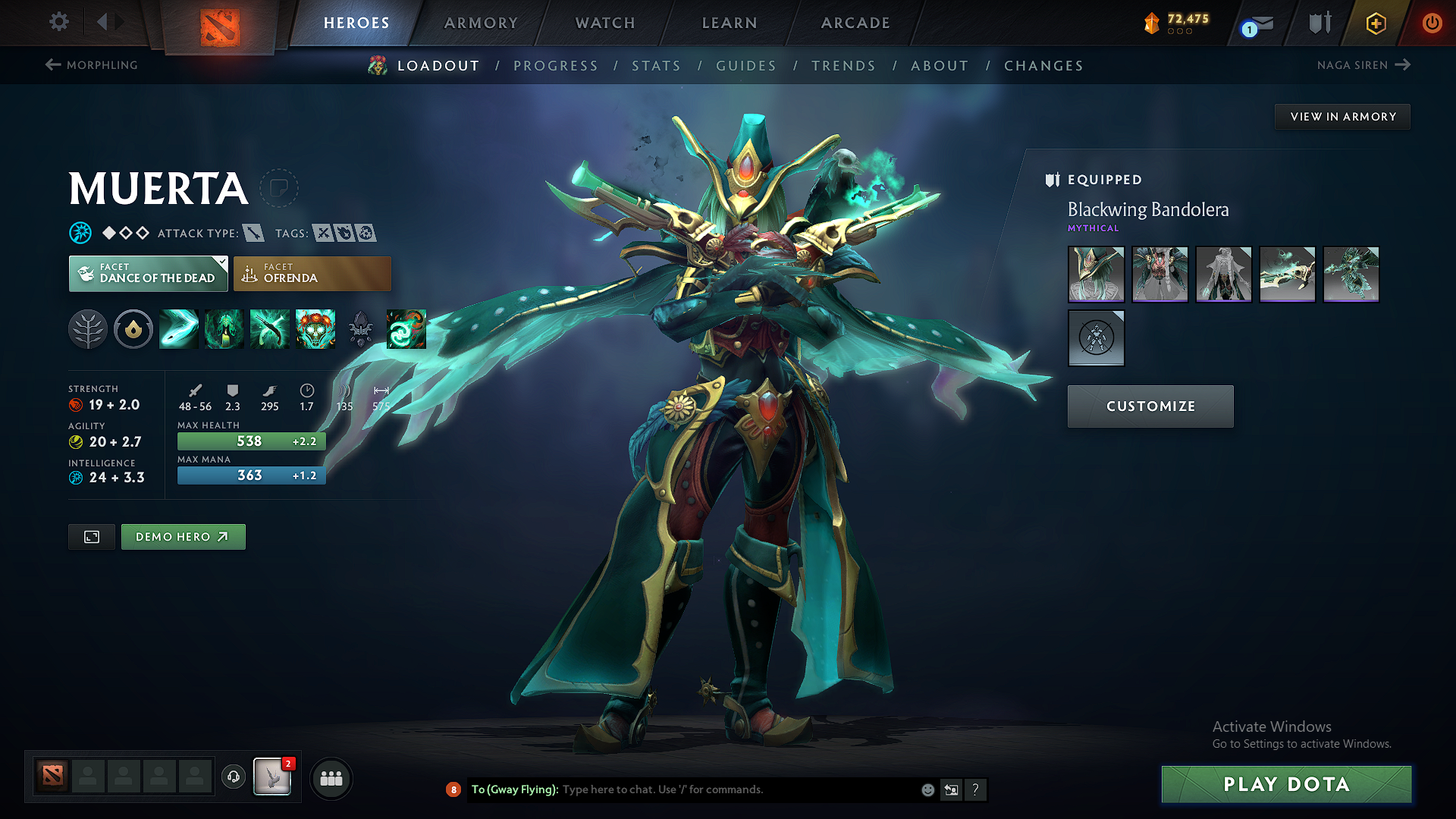Click the Pierce the Veil ultimate ability icon
Viewport: 1456px width, 819px height.
(x=406, y=329)
